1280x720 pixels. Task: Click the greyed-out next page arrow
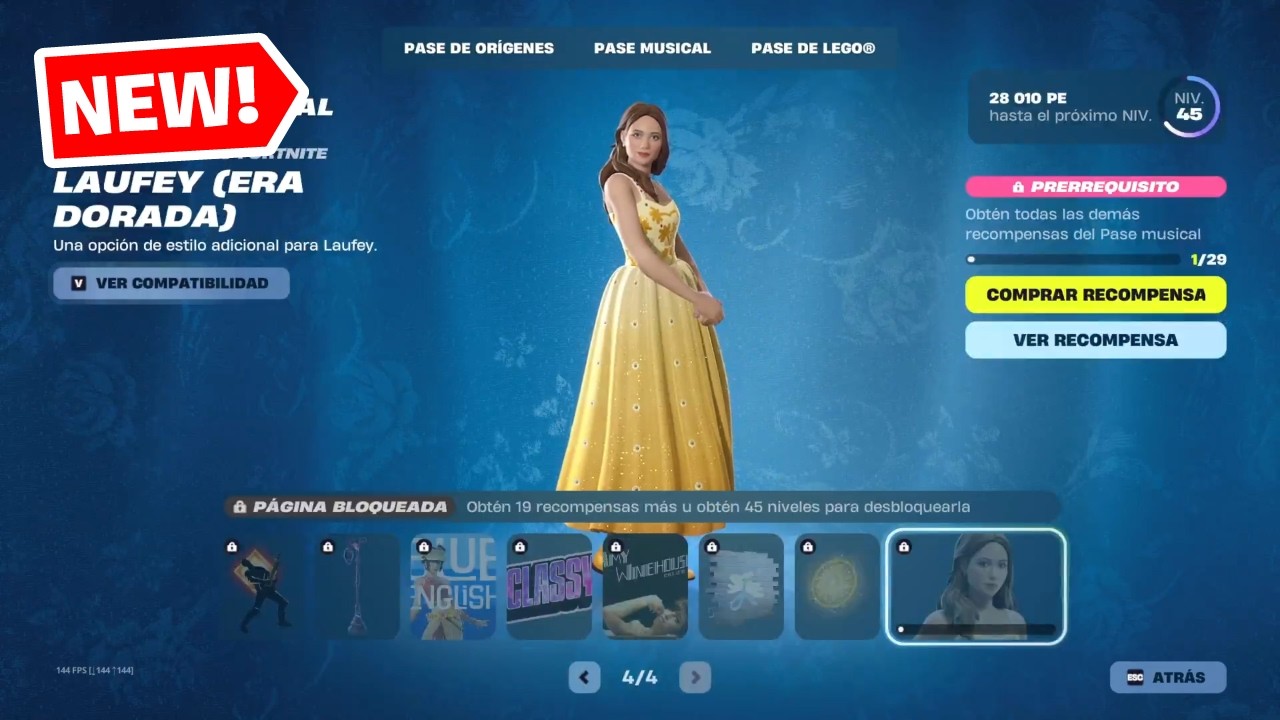(x=695, y=677)
